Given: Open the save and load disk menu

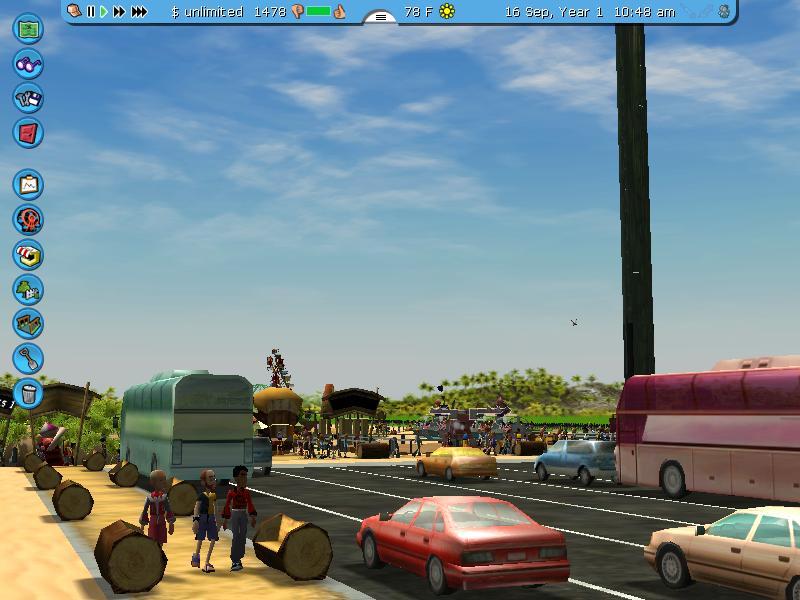Looking at the screenshot, I should click(x=28, y=98).
